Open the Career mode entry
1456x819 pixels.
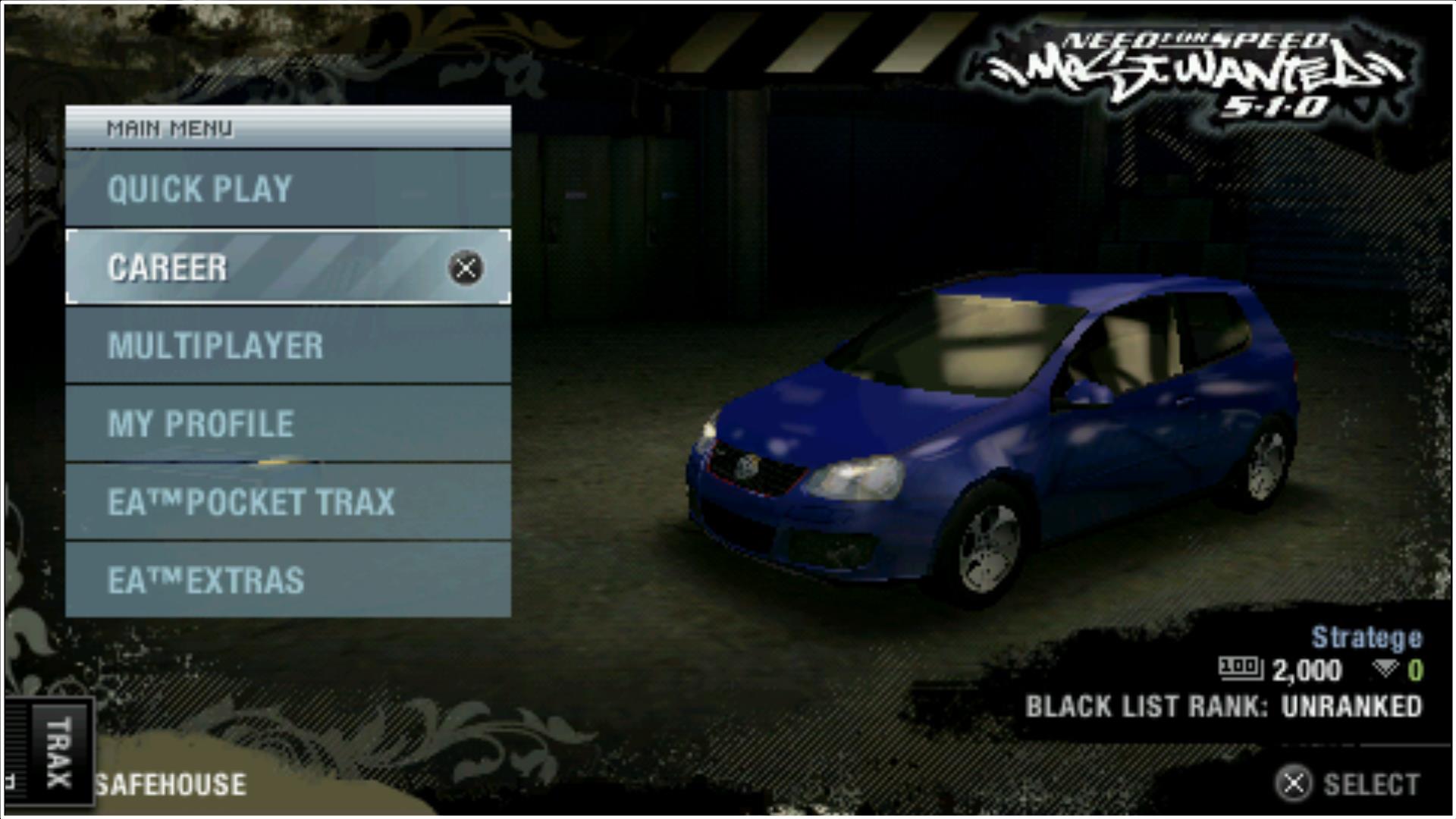pos(287,268)
